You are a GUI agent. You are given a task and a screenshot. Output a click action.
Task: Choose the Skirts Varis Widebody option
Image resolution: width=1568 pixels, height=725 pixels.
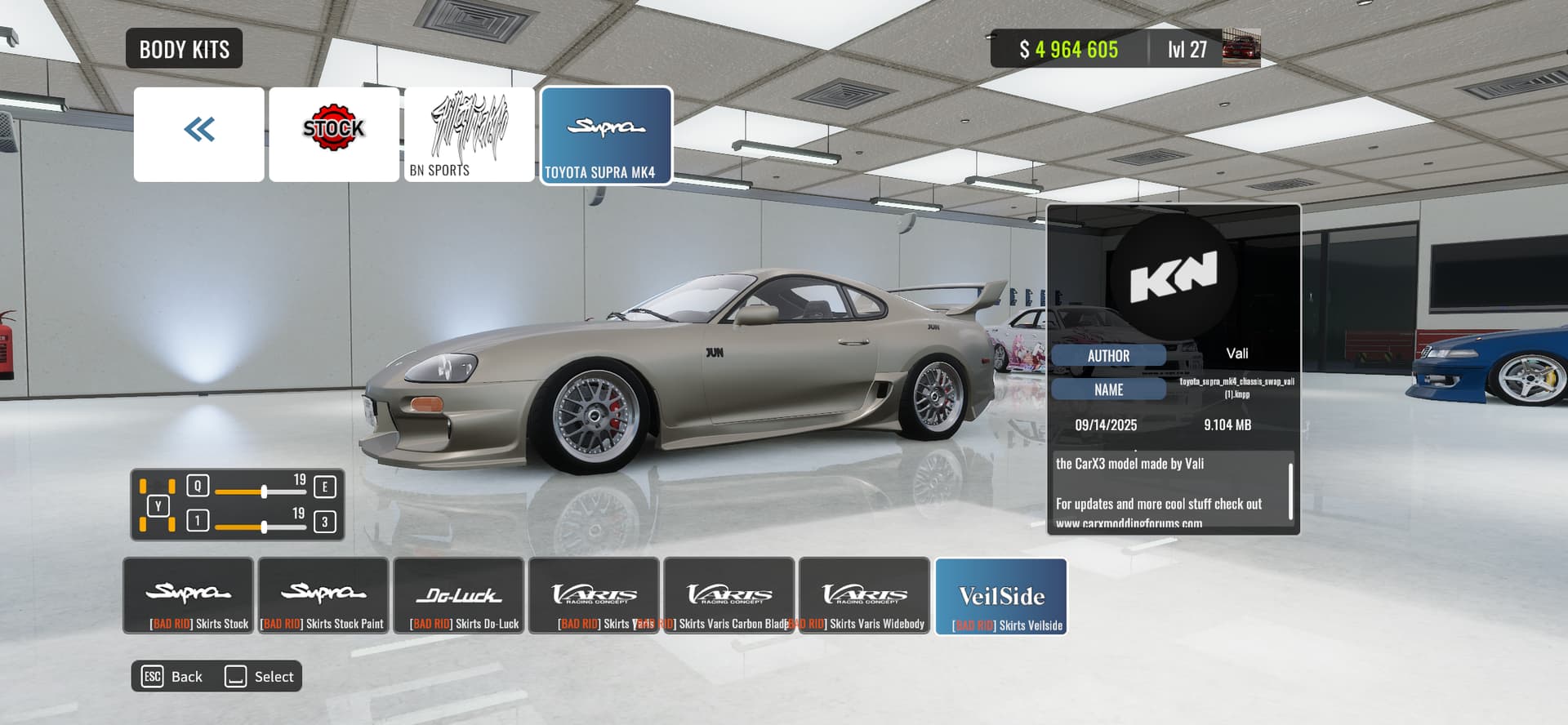click(864, 596)
